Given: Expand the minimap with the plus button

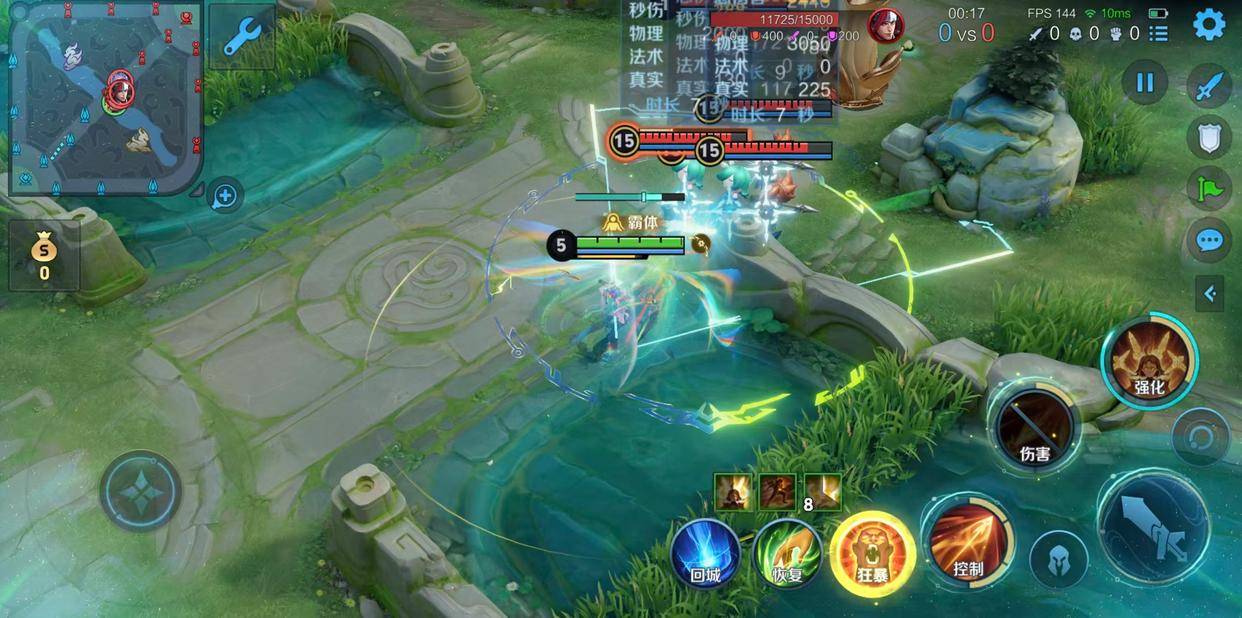Looking at the screenshot, I should [x=225, y=196].
